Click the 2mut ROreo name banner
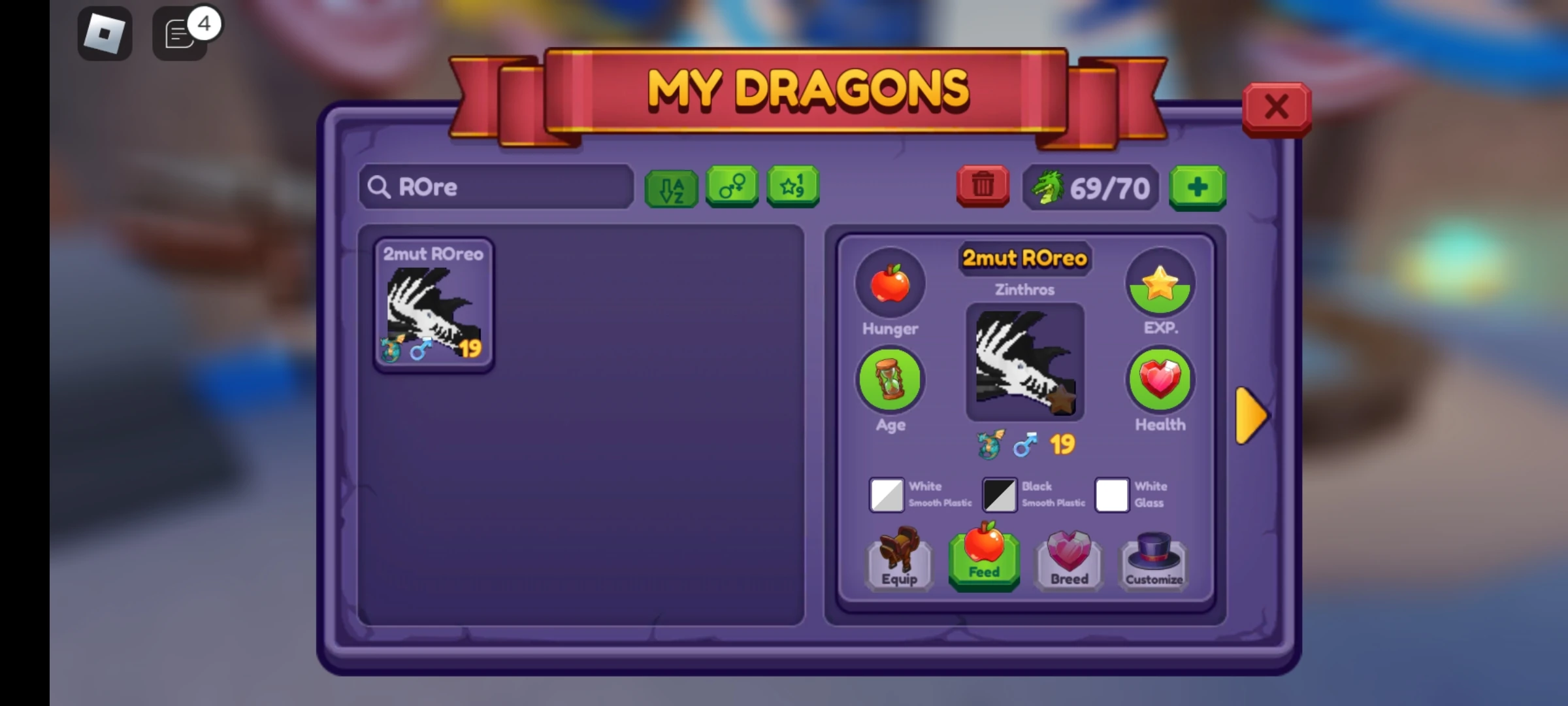Image resolution: width=1568 pixels, height=706 pixels. 1024,259
